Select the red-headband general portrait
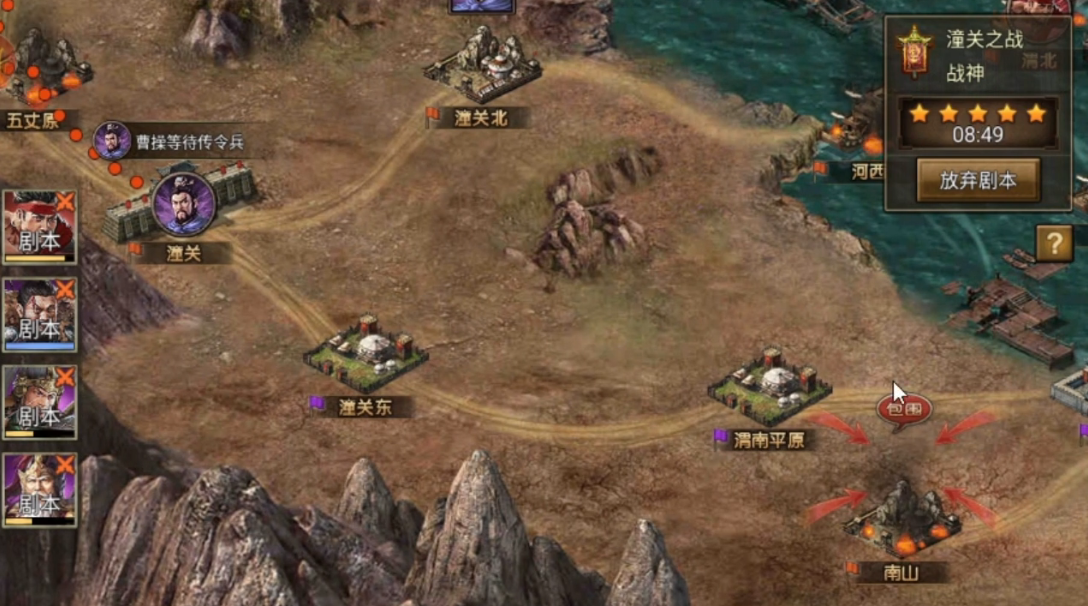The height and width of the screenshot is (606, 1088). point(40,227)
